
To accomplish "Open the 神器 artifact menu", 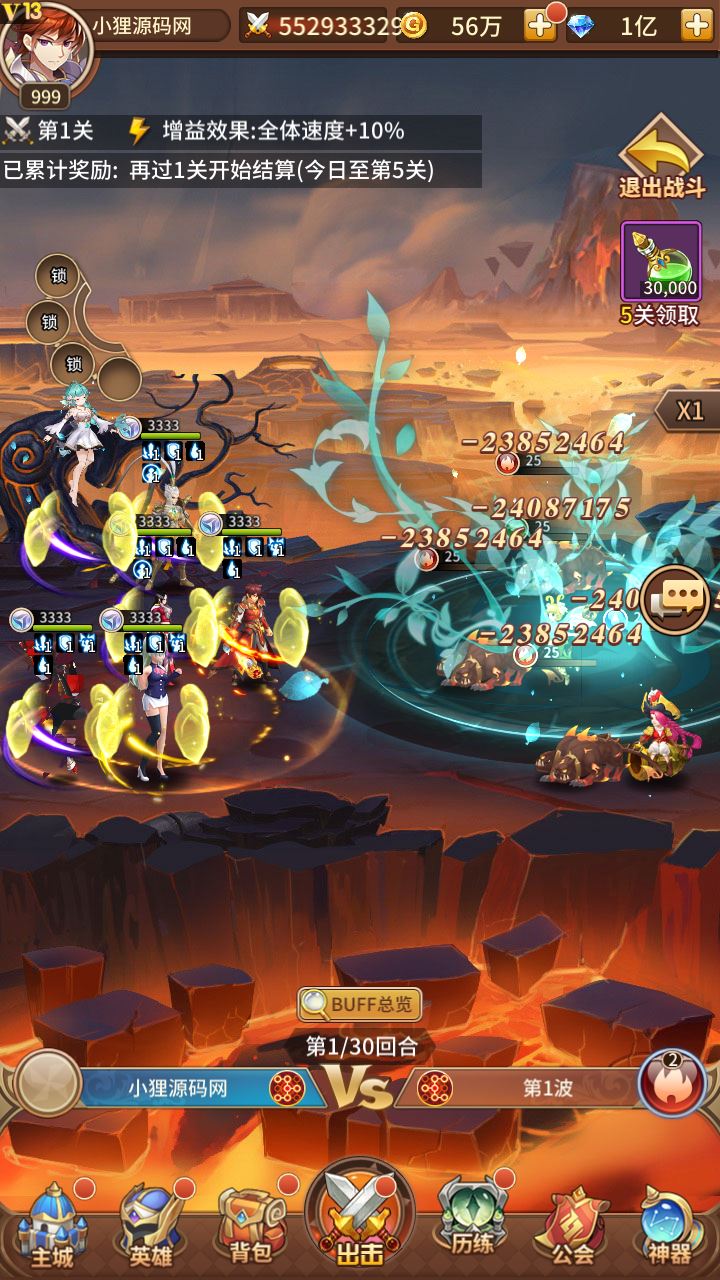I will tap(669, 1225).
